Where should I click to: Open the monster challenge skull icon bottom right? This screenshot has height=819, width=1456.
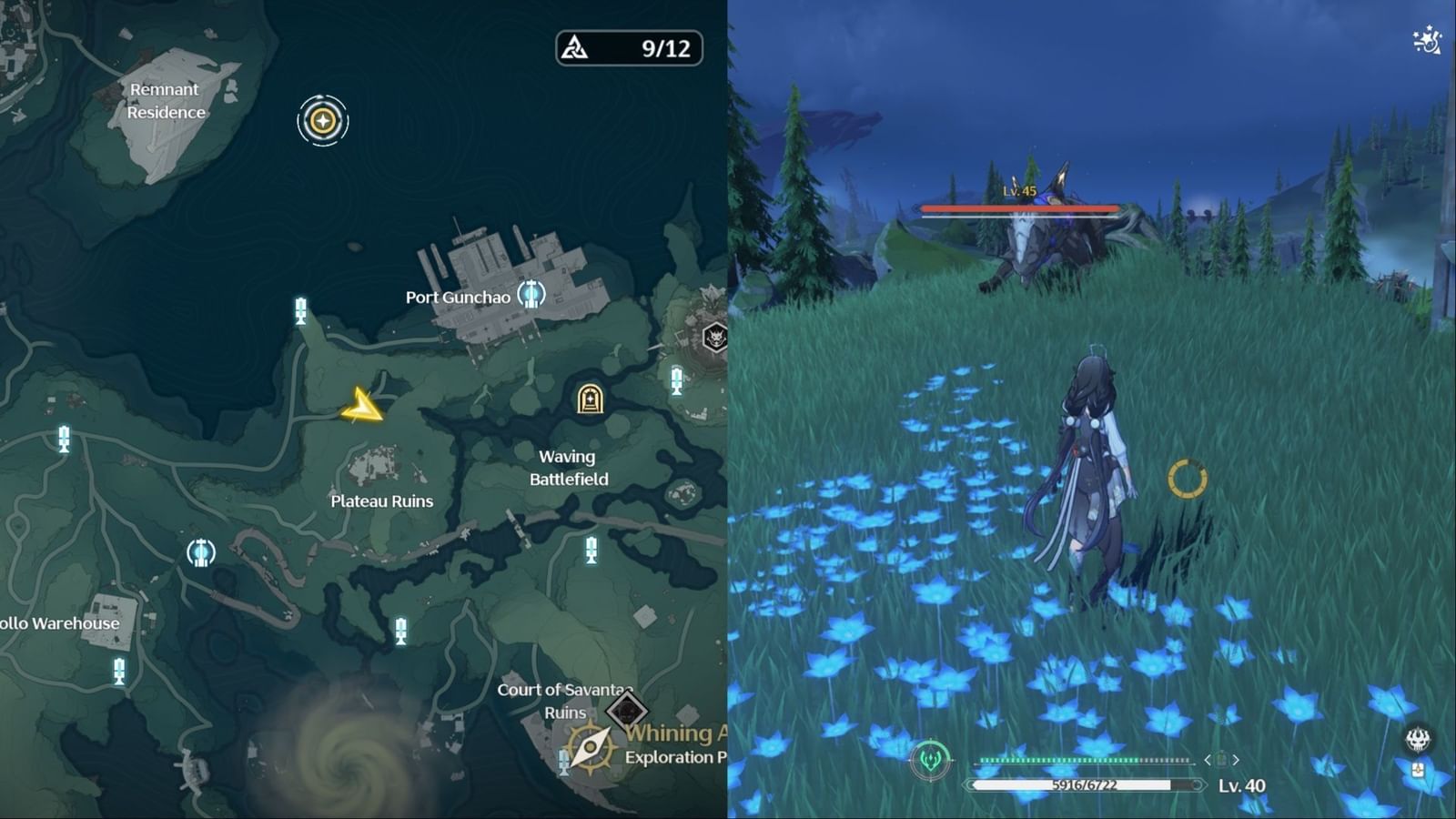(x=1418, y=737)
